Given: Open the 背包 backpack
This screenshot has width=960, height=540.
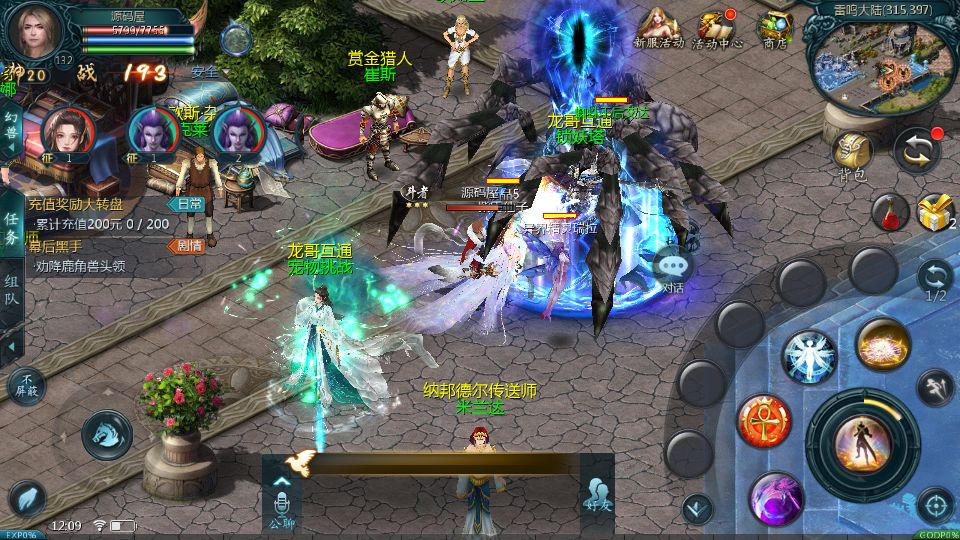Looking at the screenshot, I should (x=853, y=153).
